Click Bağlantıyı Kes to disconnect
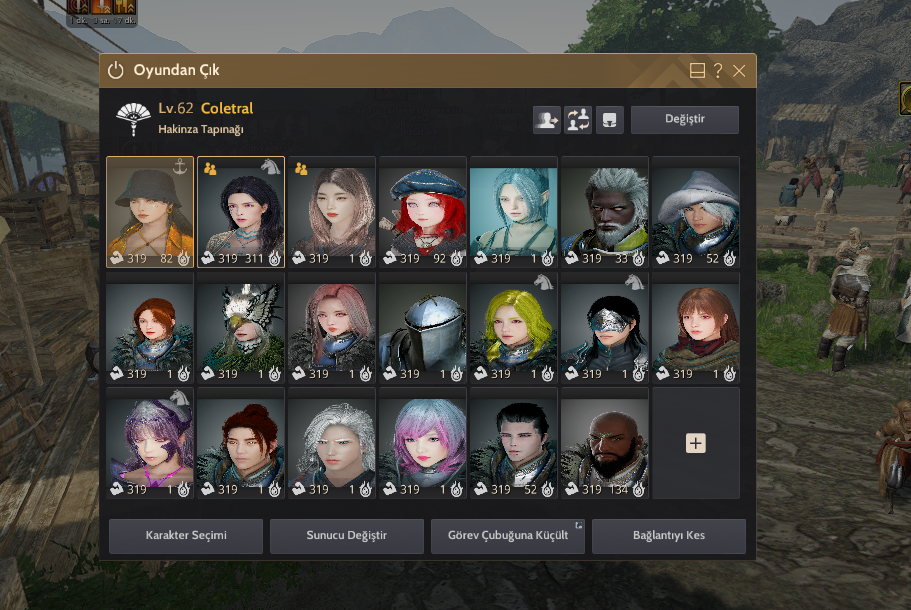 tap(669, 536)
